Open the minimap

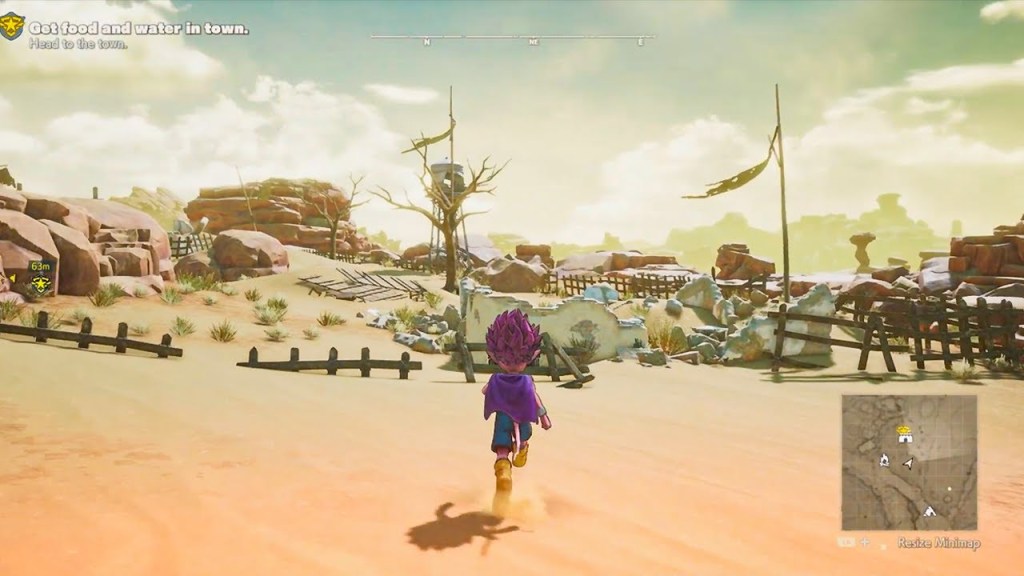point(909,462)
